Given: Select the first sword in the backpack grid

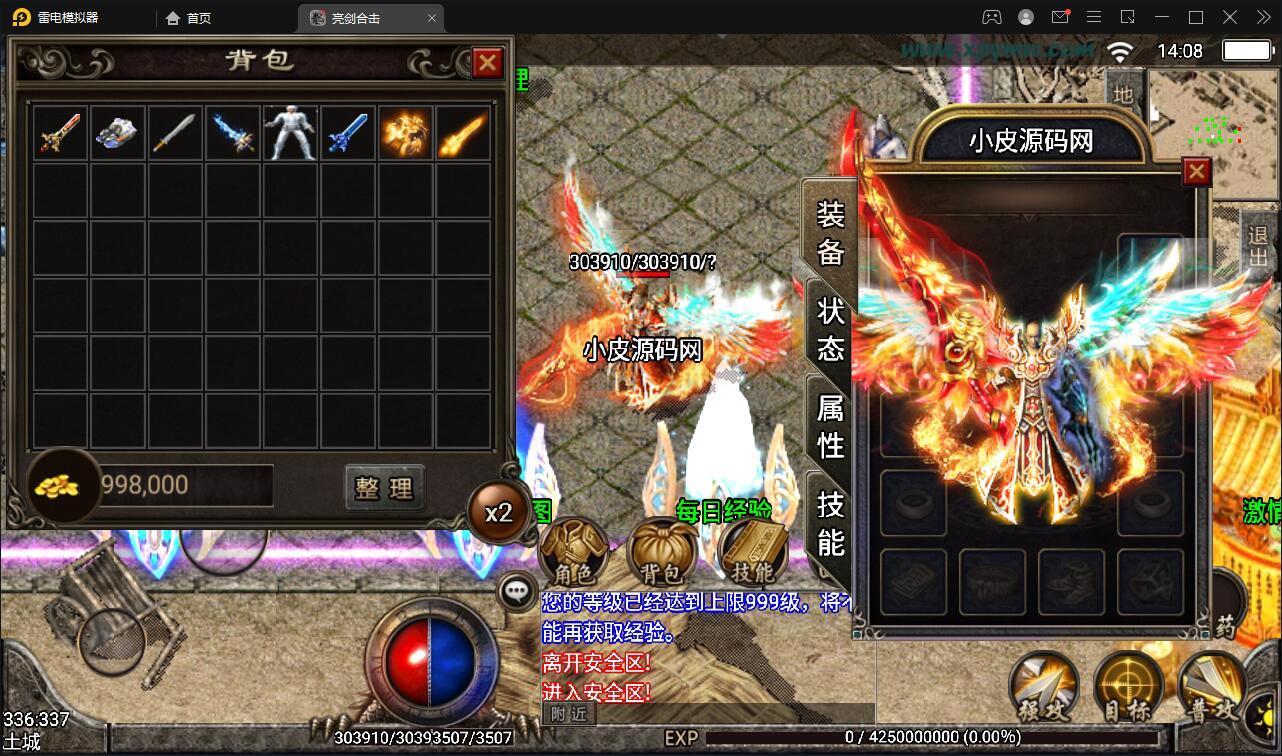Looking at the screenshot, I should 60,131.
